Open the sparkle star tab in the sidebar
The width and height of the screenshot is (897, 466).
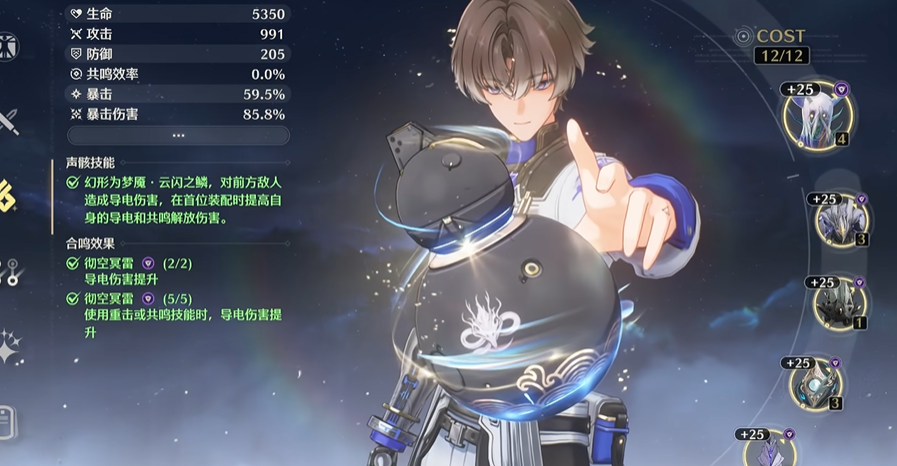10,347
